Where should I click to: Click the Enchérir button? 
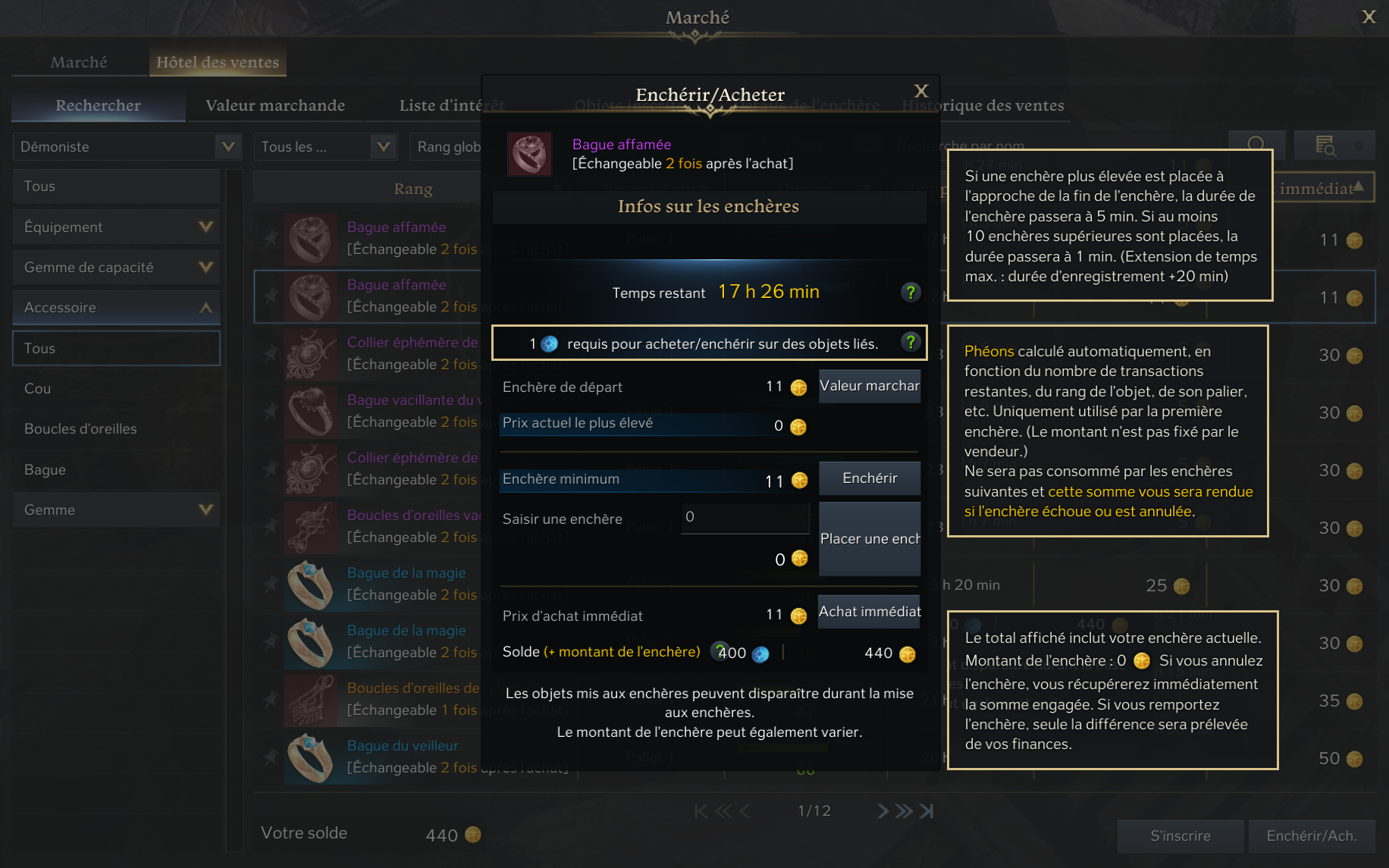[x=869, y=478]
